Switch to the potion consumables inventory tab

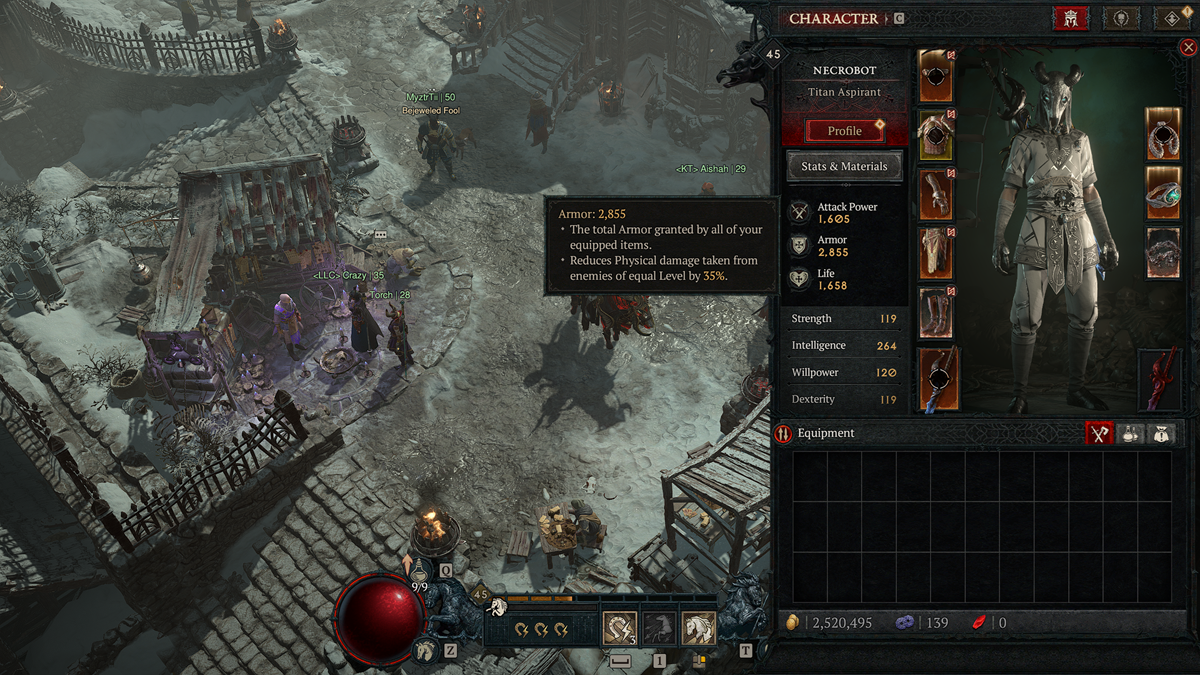pos(1130,433)
